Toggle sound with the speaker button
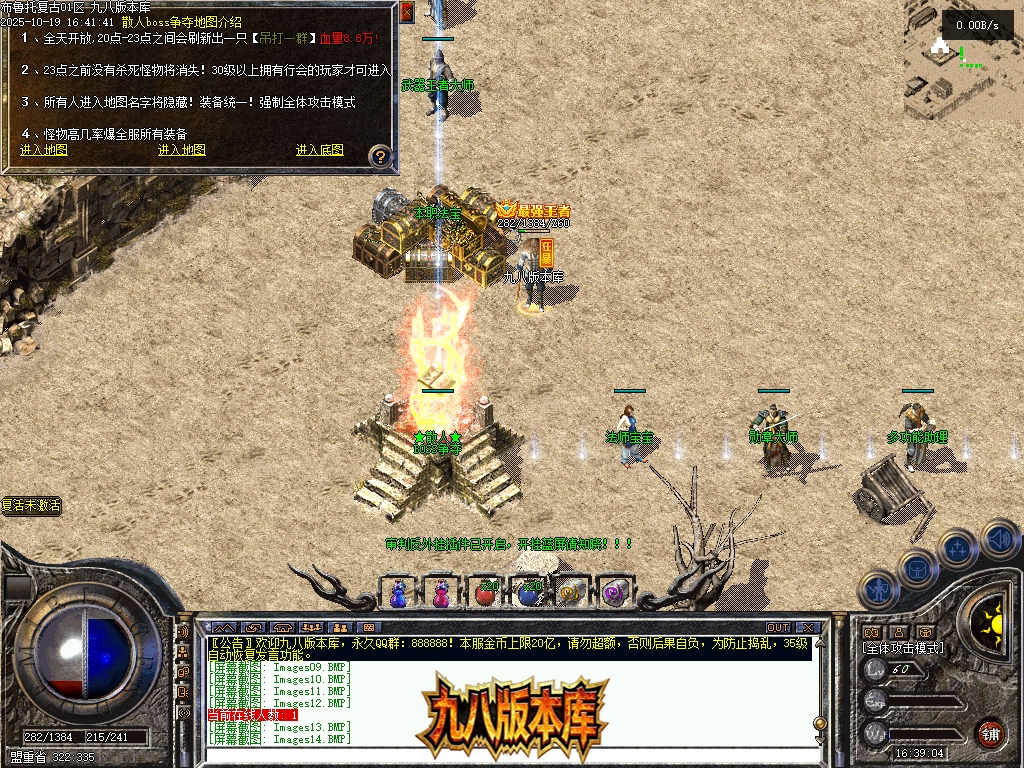 tap(999, 540)
